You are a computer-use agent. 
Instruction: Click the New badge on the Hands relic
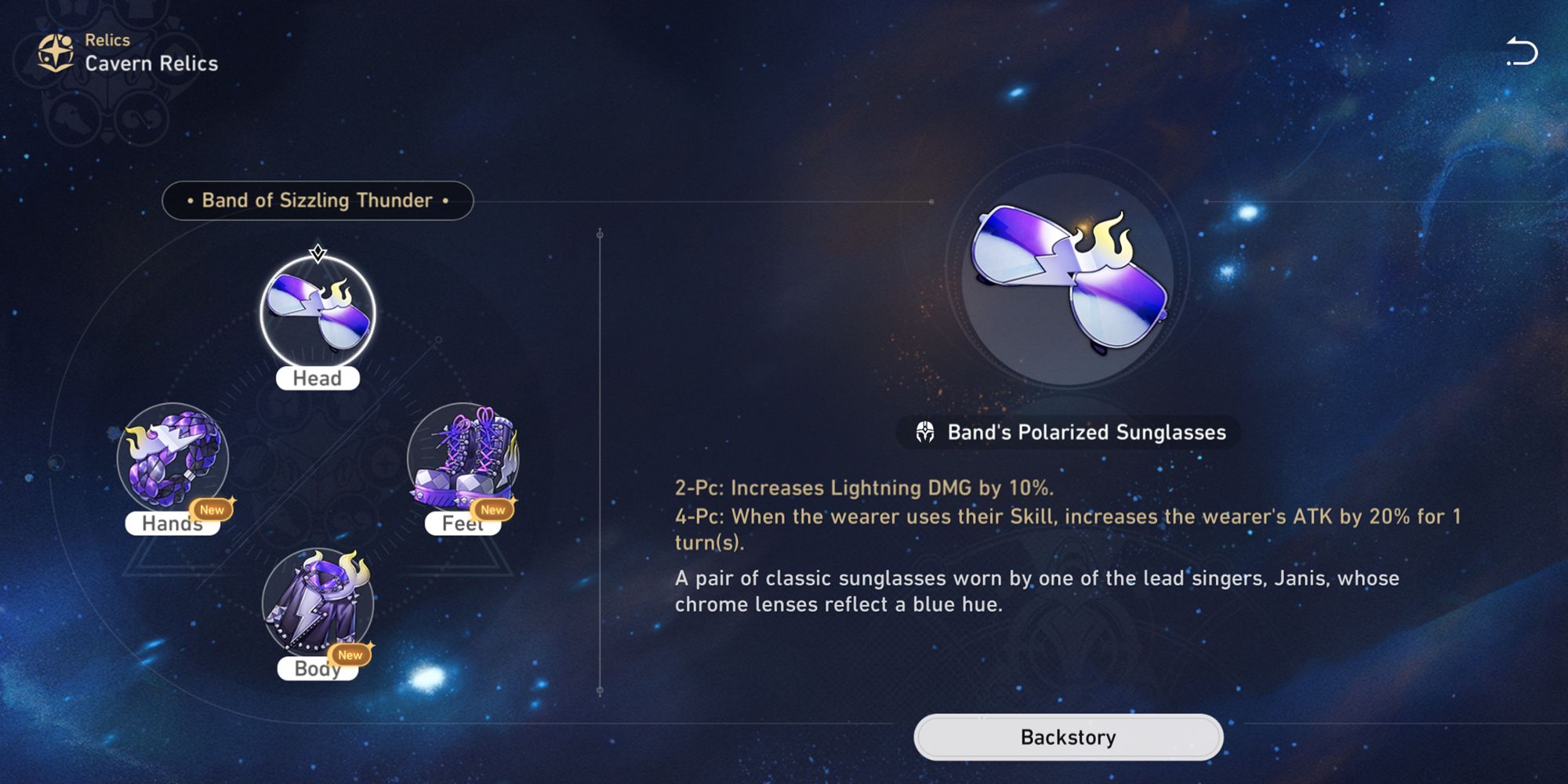click(x=213, y=510)
